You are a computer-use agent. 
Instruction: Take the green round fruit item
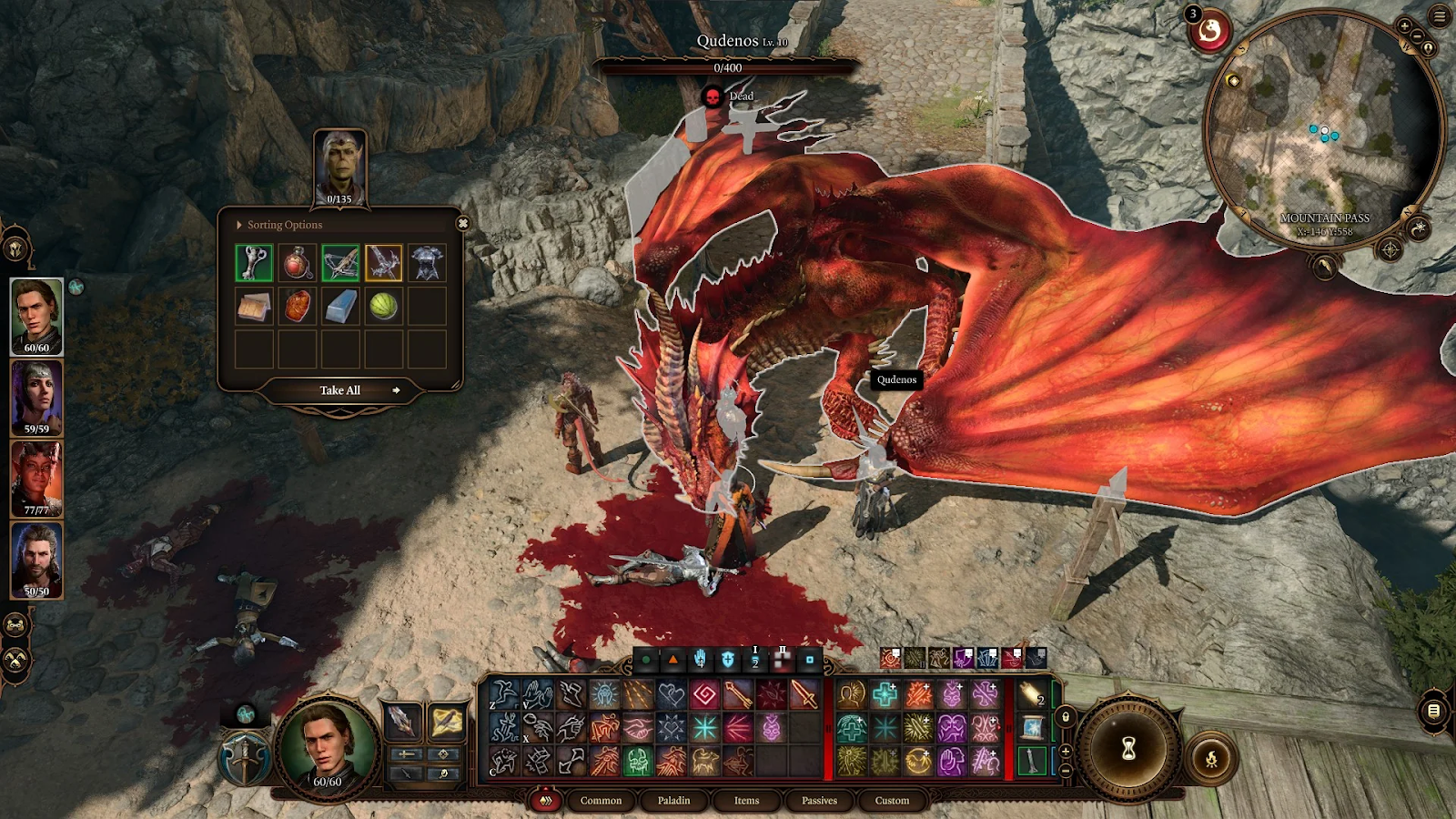click(384, 307)
